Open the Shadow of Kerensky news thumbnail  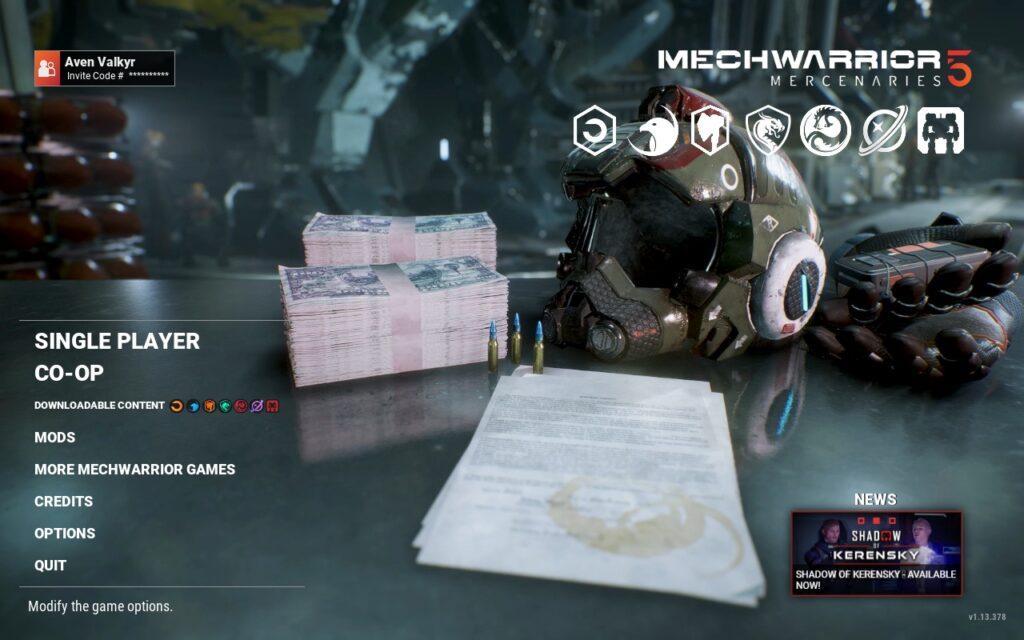tap(876, 552)
